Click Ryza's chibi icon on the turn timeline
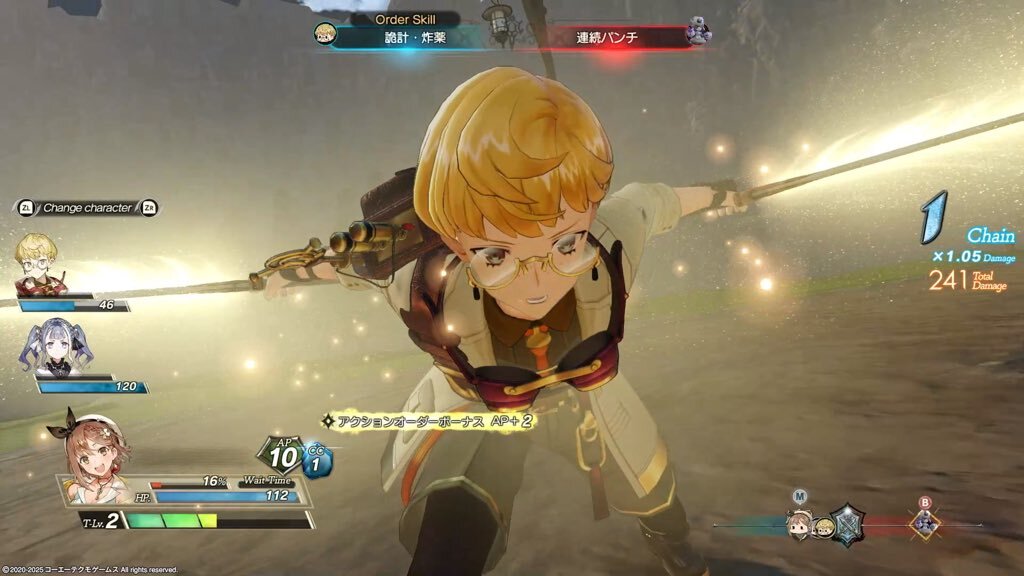1024x576 pixels. [798, 523]
